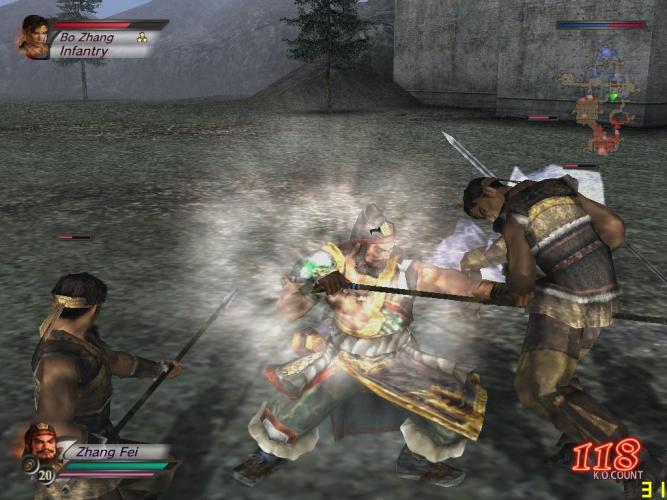Select the Zhang Fei player portrait
The height and width of the screenshot is (500, 667).
[x=42, y=447]
